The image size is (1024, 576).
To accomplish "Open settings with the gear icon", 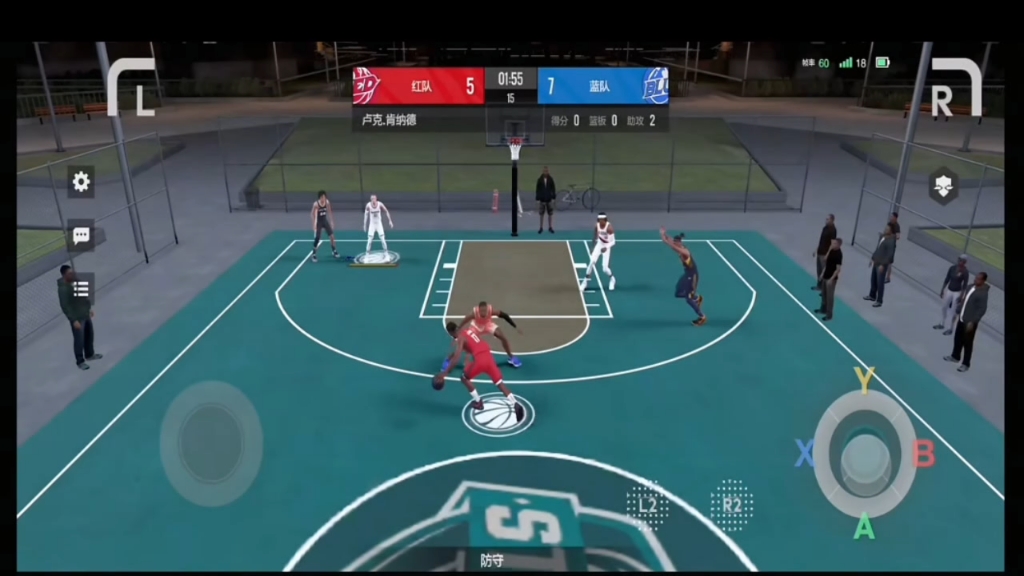I will coord(81,181).
